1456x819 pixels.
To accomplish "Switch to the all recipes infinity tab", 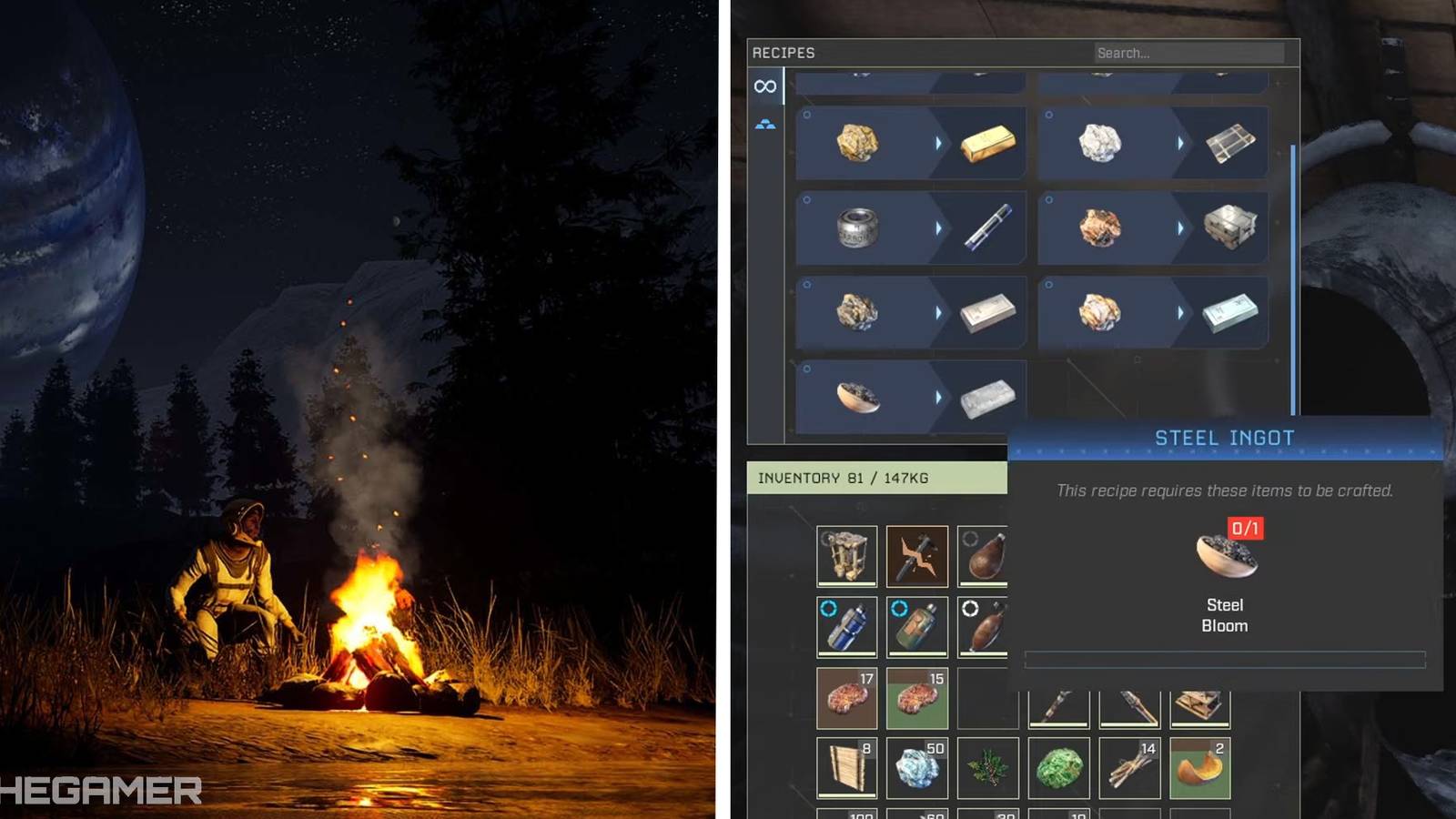I will 765,86.
